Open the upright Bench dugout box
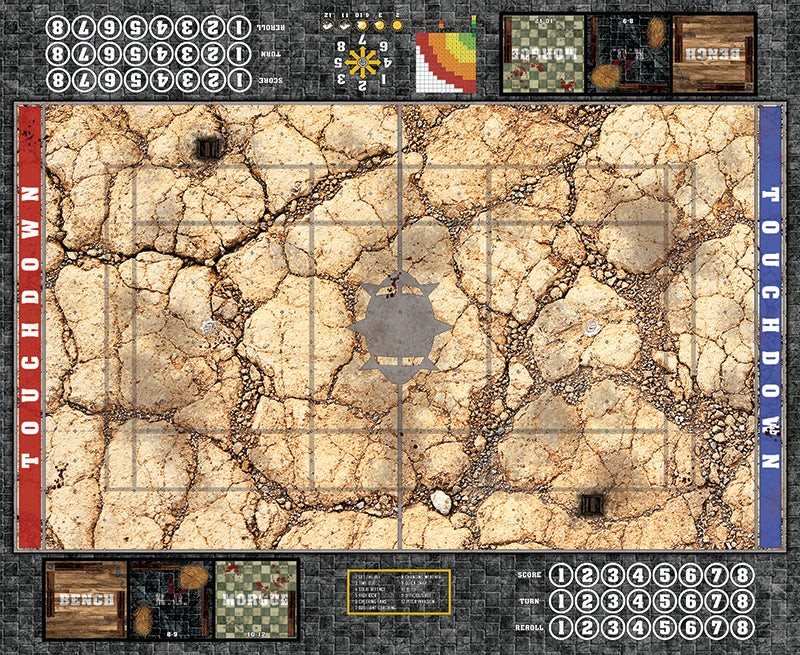This screenshot has width=800, height=655. [x=85, y=599]
